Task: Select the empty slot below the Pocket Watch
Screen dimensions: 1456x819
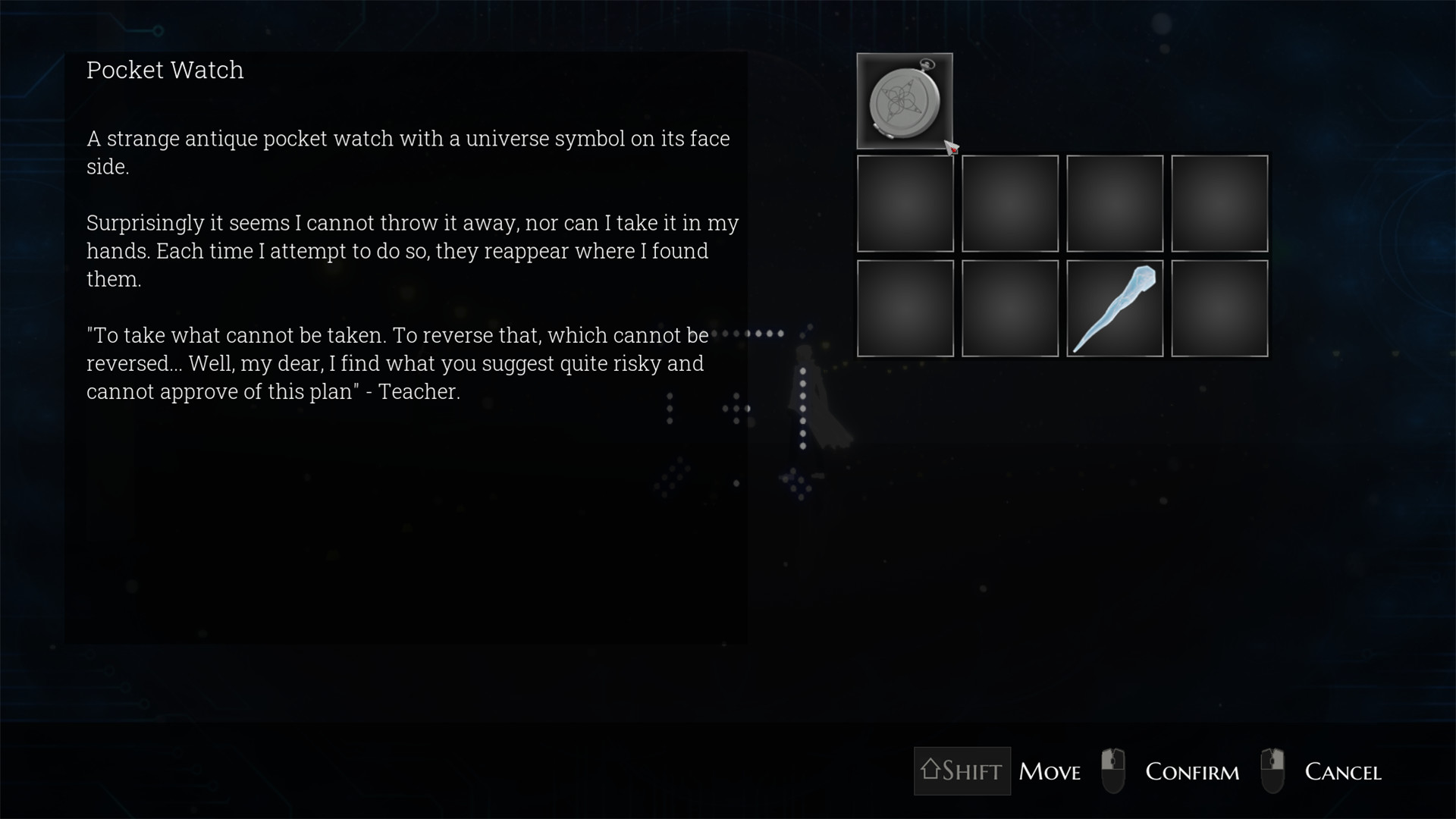Action: [x=905, y=203]
